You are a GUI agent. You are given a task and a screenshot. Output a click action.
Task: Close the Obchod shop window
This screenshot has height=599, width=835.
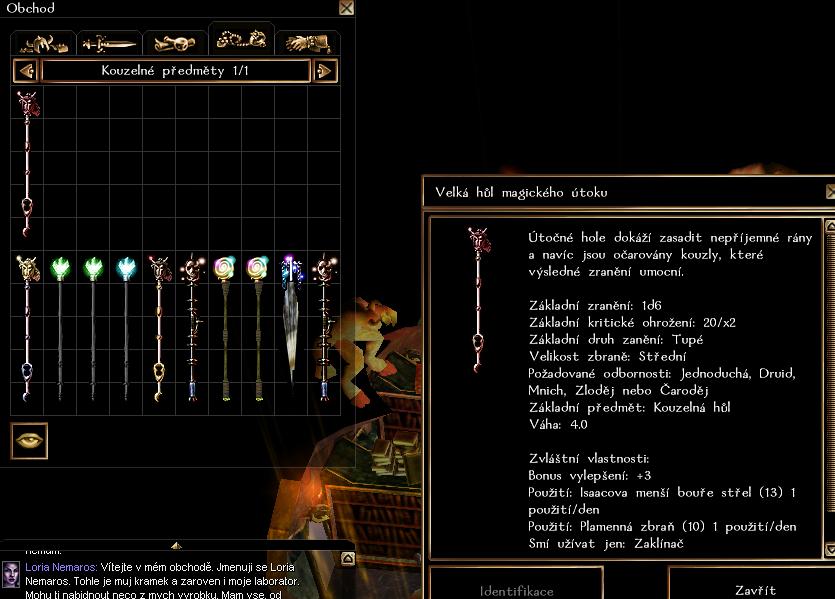[346, 8]
